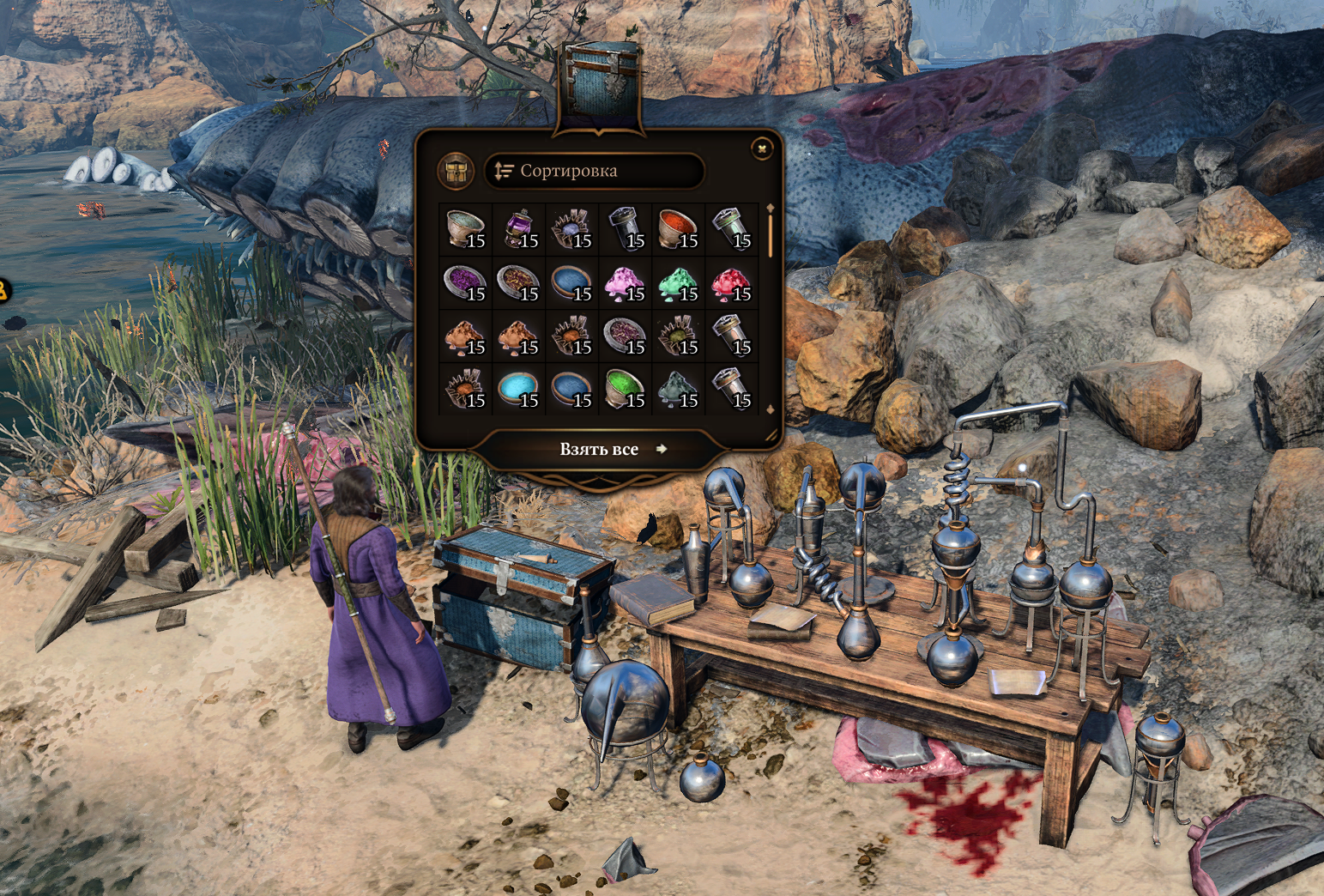Take the pink crystal pile

[625, 283]
